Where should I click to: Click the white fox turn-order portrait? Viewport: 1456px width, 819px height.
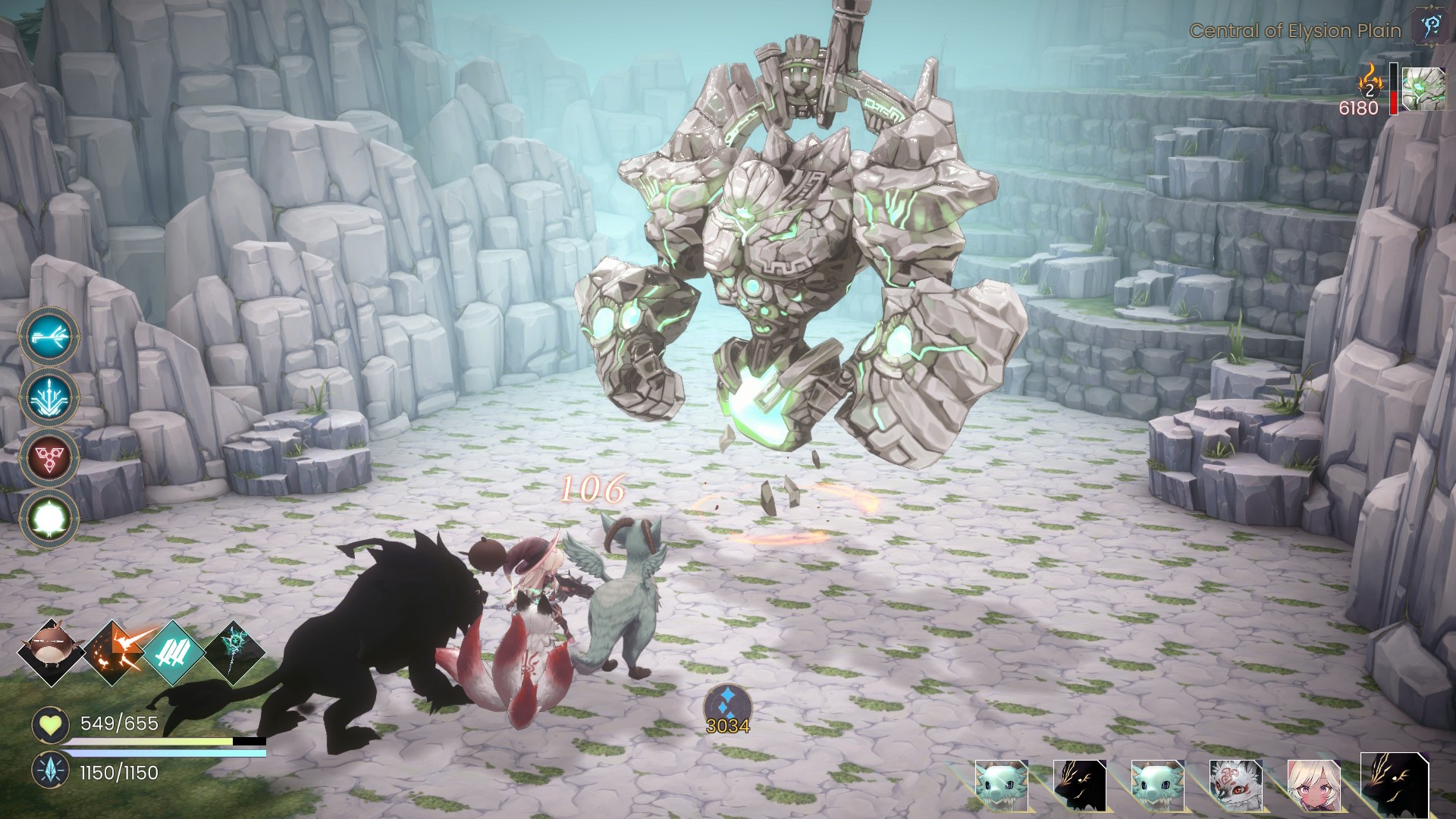[1235, 785]
